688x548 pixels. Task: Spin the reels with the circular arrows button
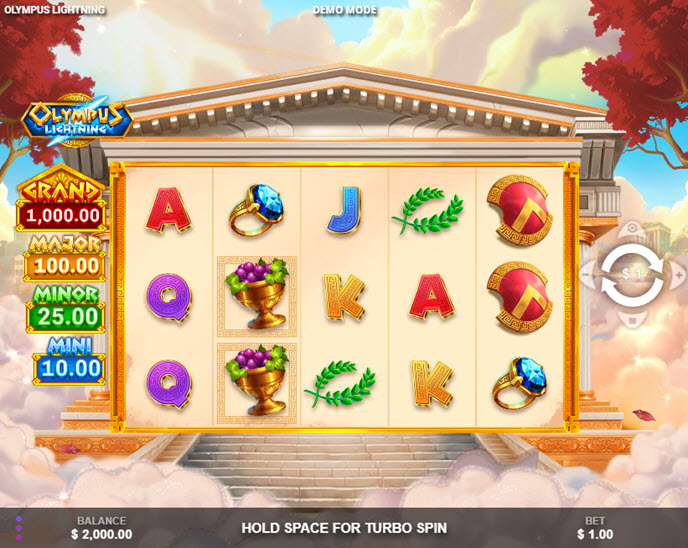[x=631, y=276]
